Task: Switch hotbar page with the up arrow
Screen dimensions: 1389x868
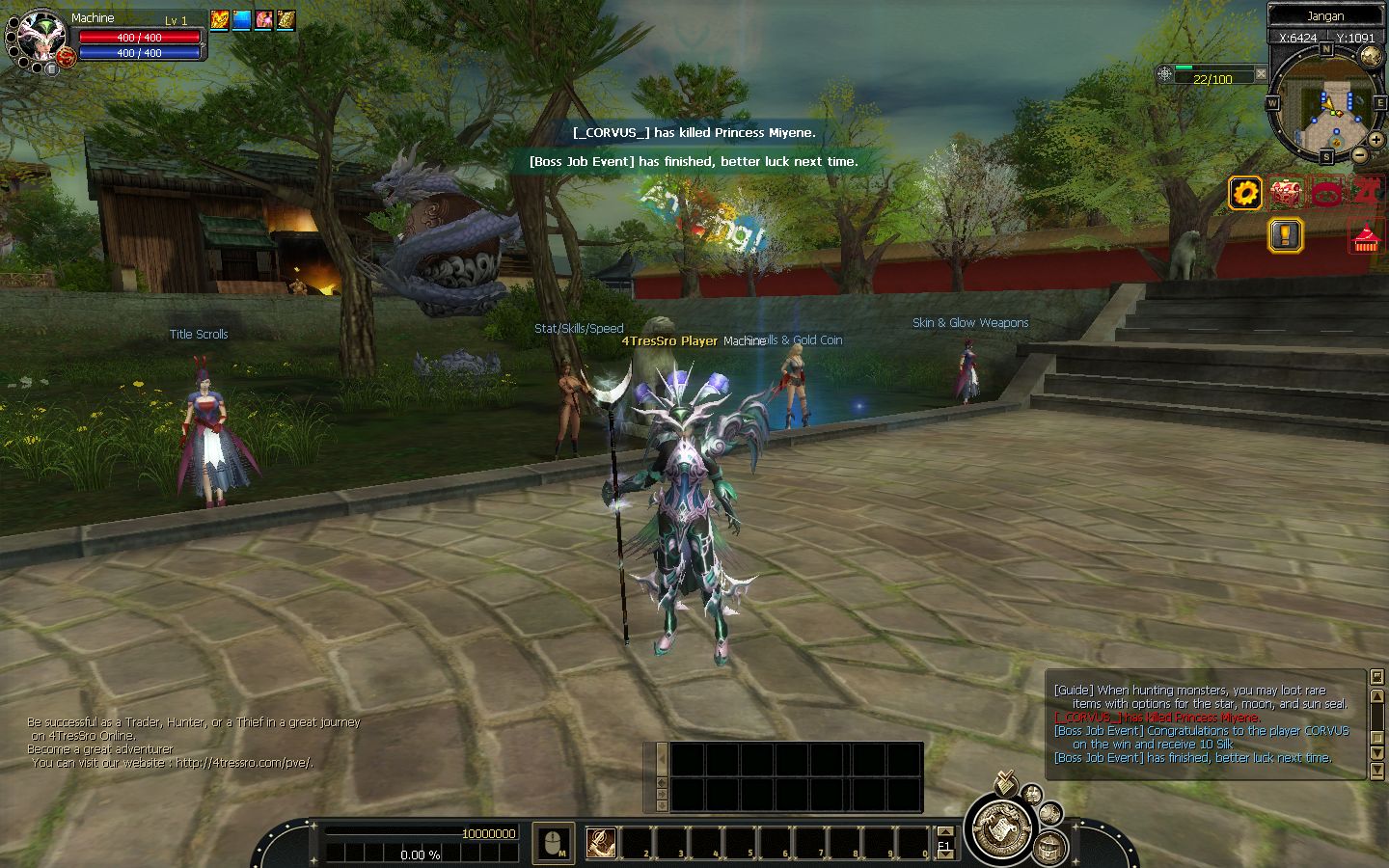Action: pos(944,832)
